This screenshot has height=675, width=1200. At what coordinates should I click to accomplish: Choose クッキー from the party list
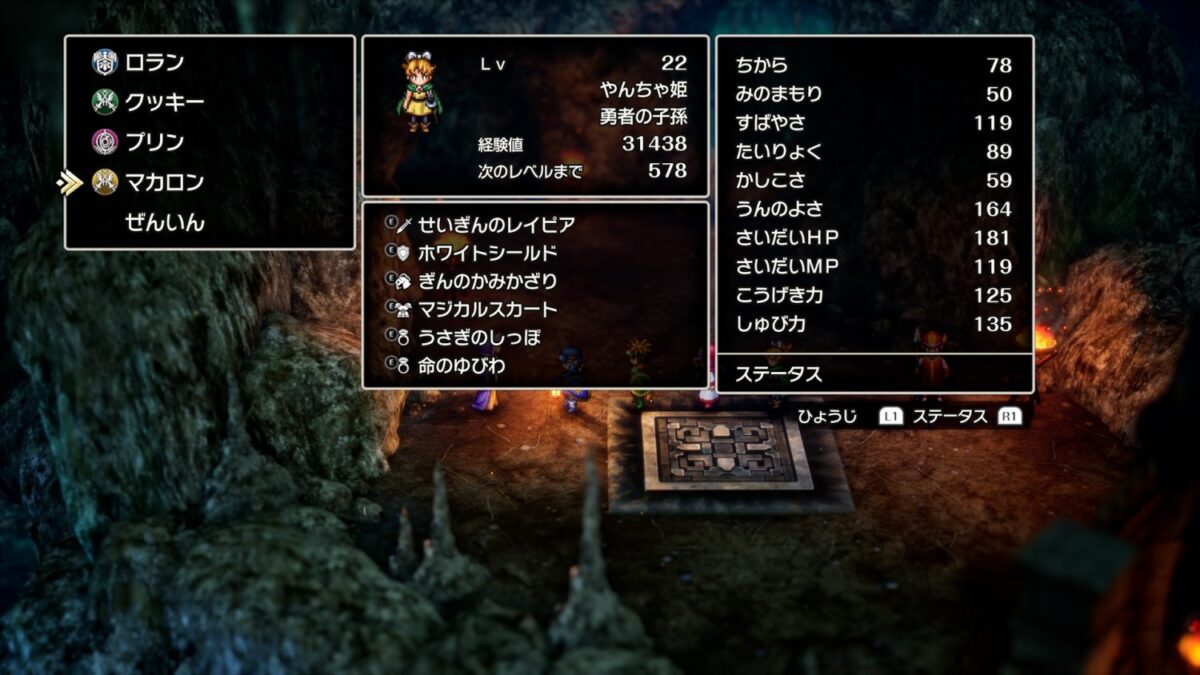click(x=164, y=102)
